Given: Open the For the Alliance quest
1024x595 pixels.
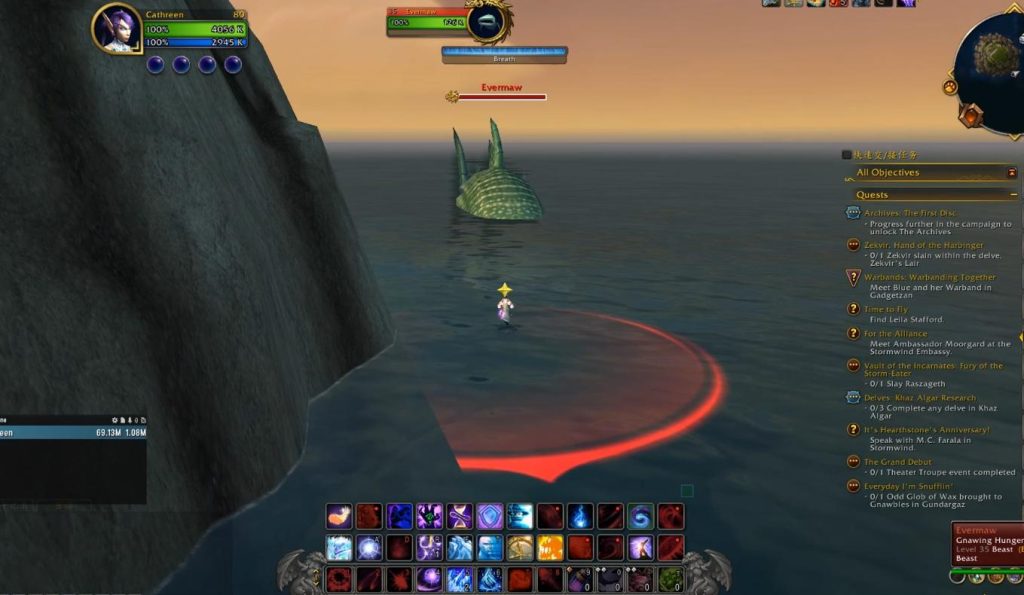Looking at the screenshot, I should point(895,333).
